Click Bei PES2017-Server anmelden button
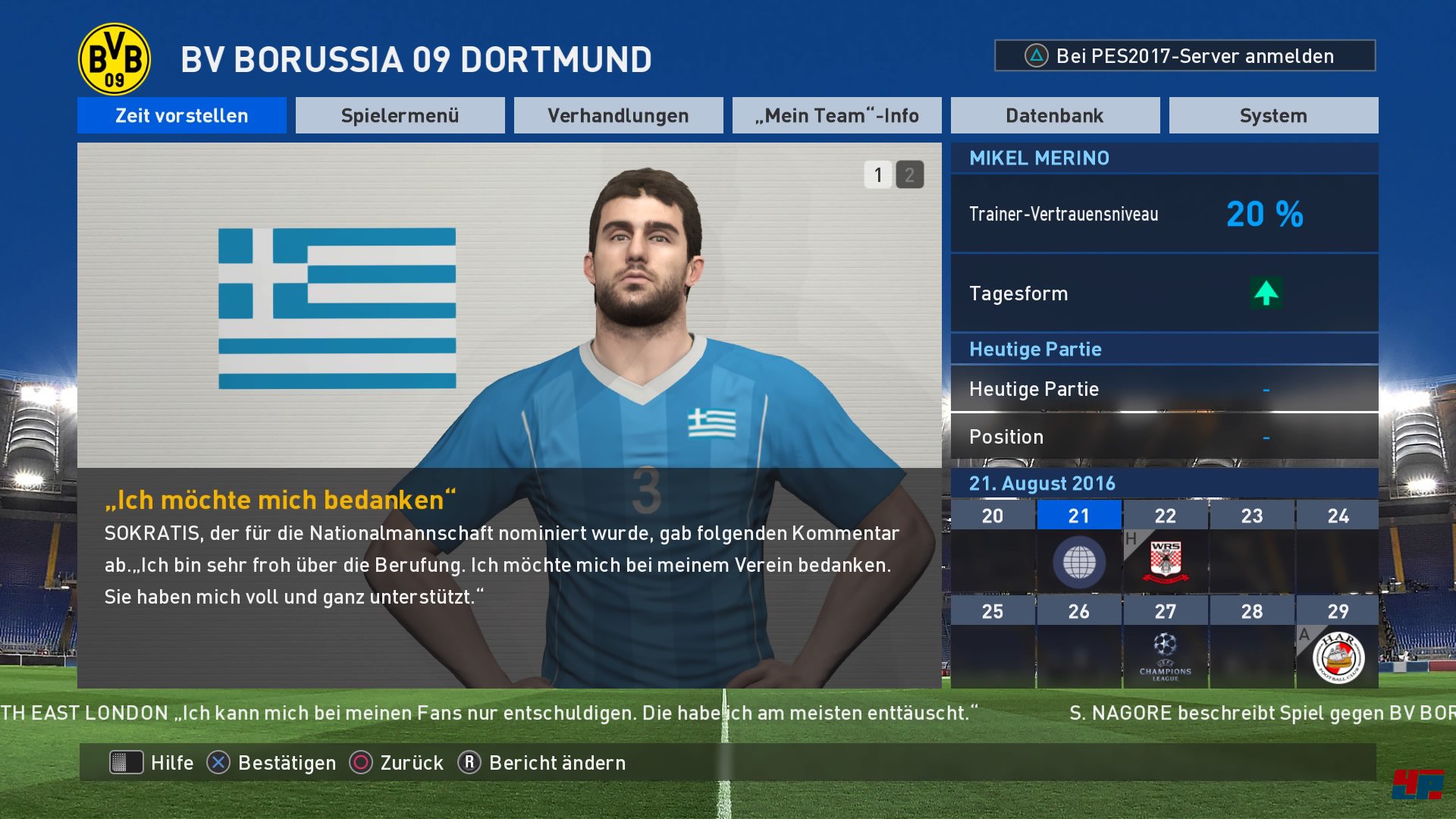 [x=1185, y=56]
